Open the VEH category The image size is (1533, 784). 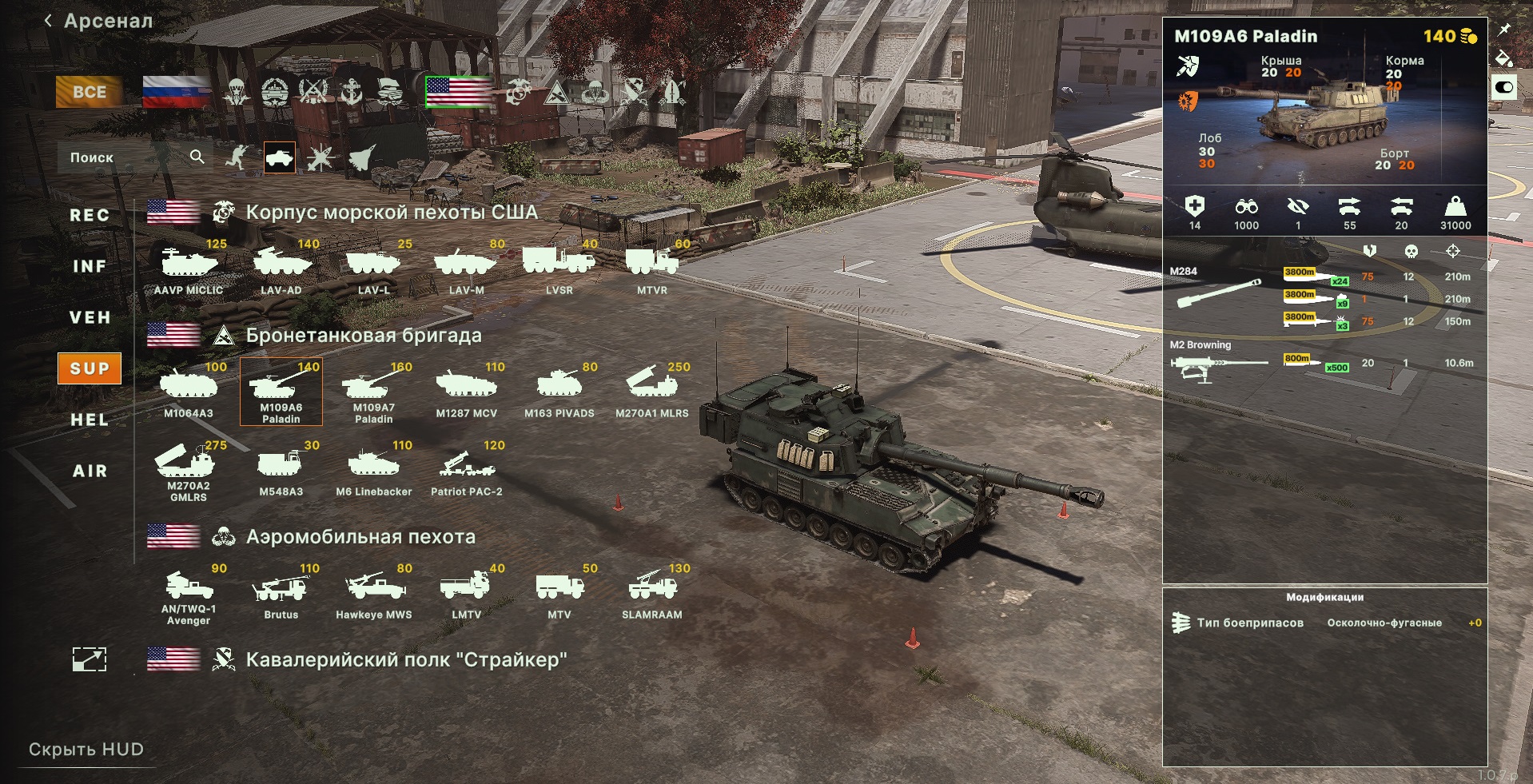pyautogui.click(x=90, y=317)
